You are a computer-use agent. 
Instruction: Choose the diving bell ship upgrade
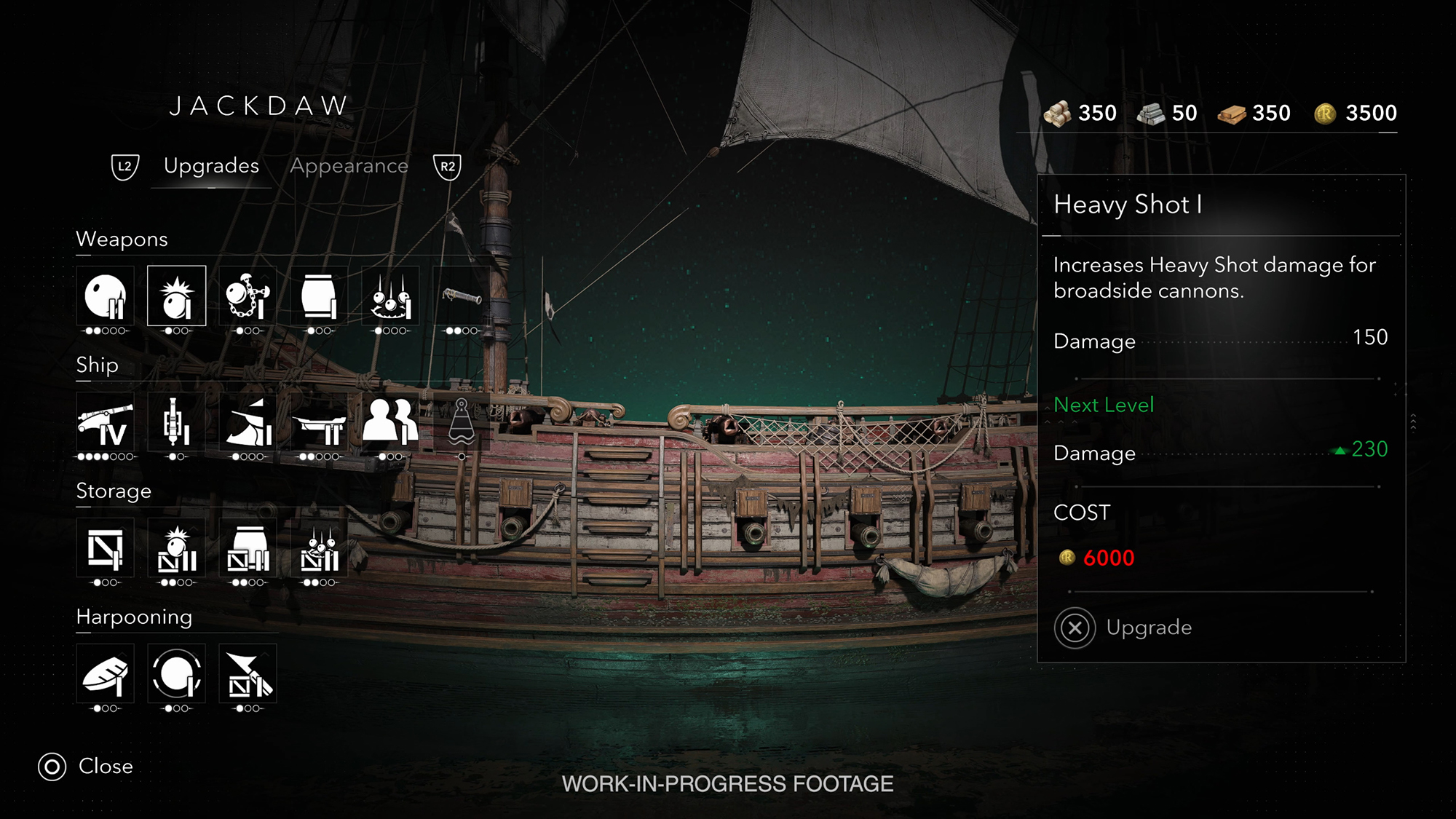point(462,422)
